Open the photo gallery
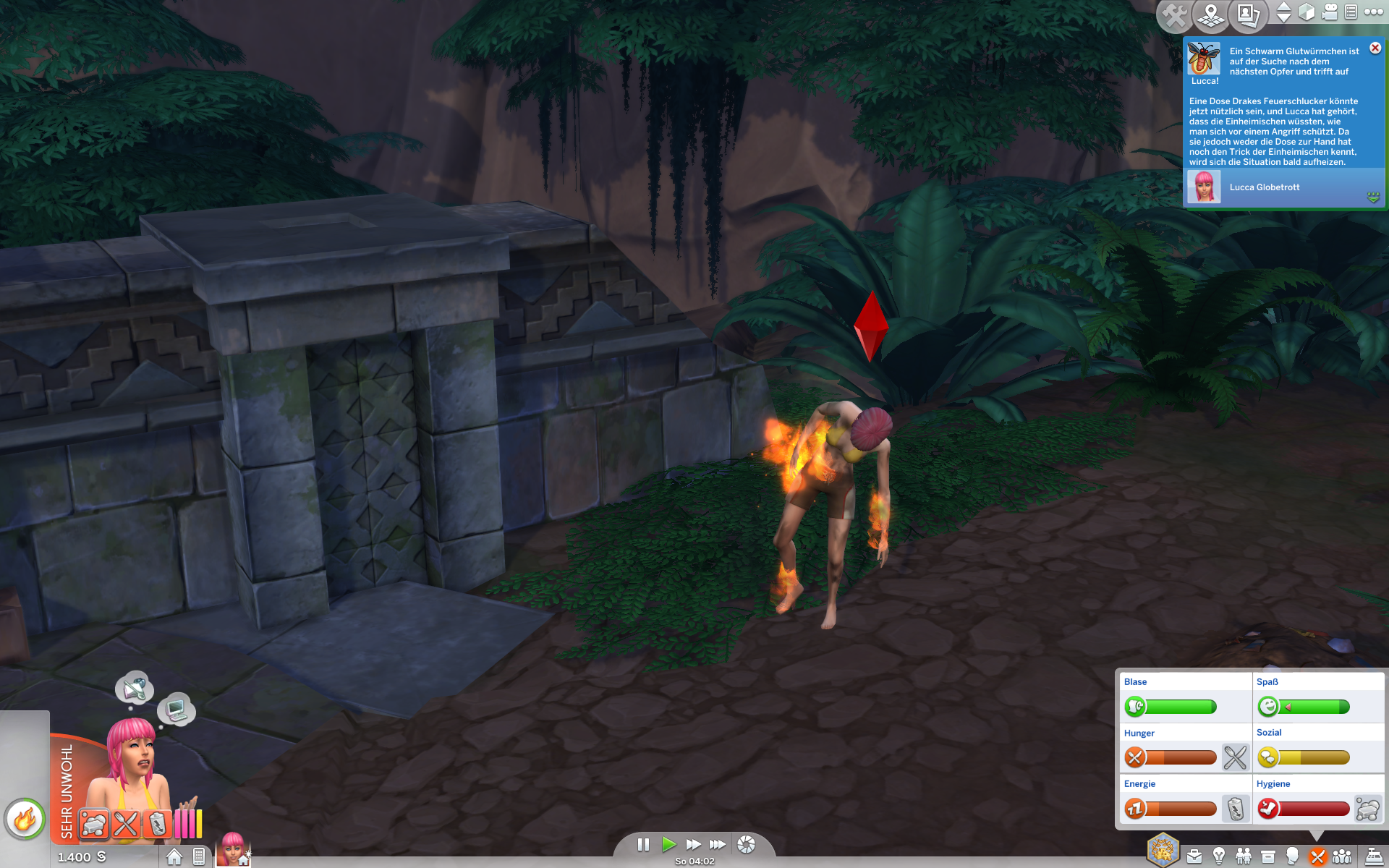 1248,15
